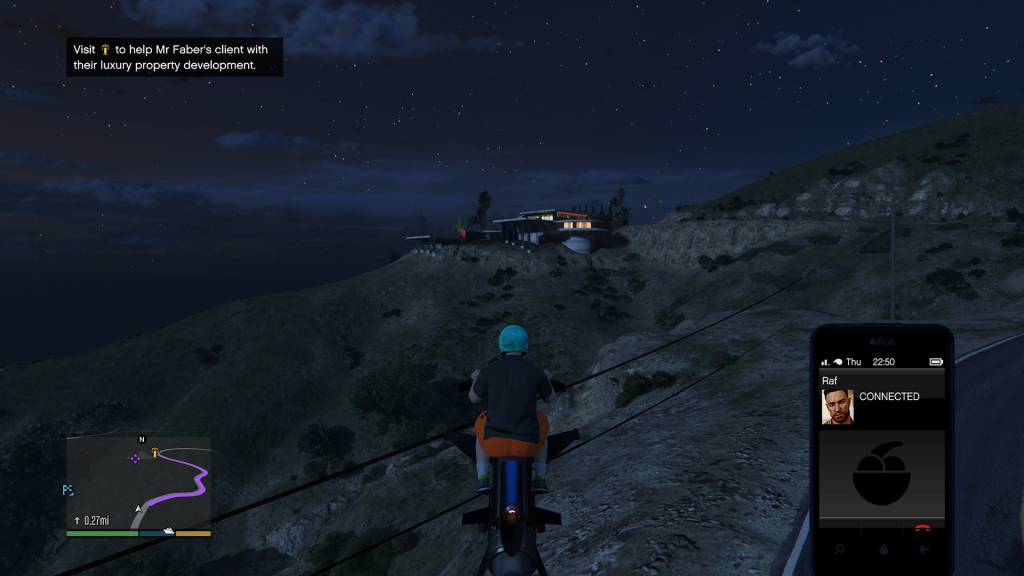Tap Raf's contact portrait on the phone
The width and height of the screenshot is (1024, 576).
pyautogui.click(x=837, y=407)
